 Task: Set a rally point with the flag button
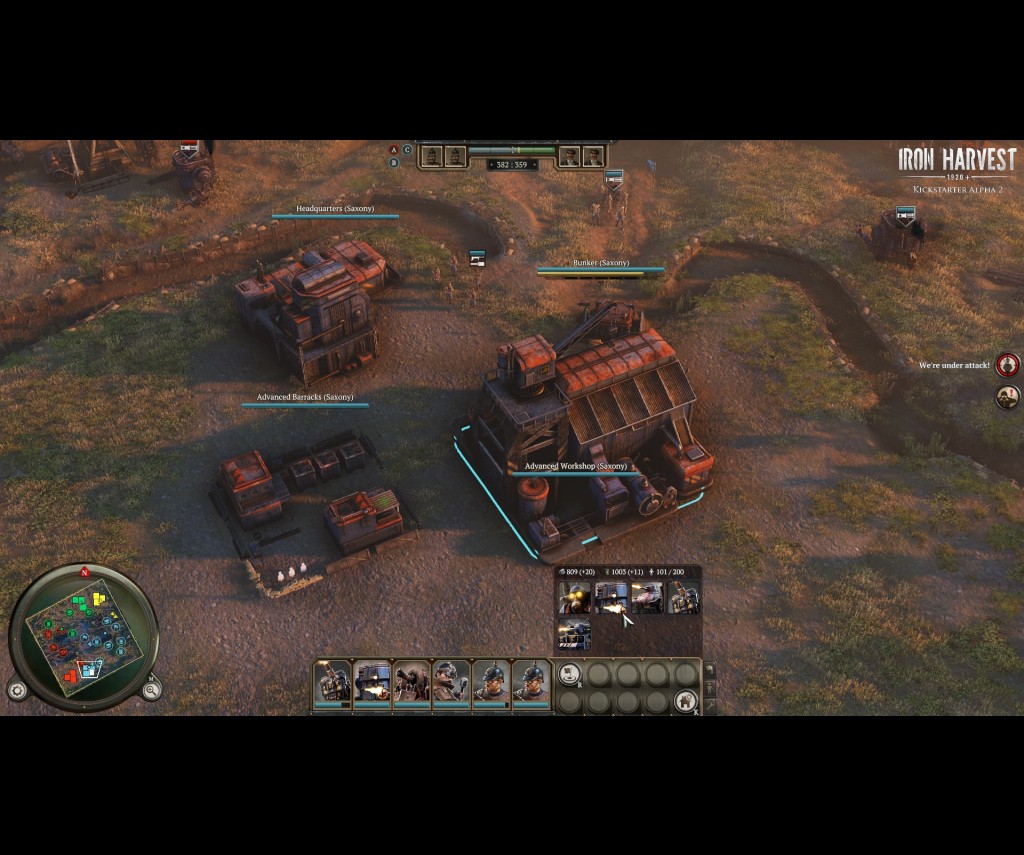[x=569, y=675]
